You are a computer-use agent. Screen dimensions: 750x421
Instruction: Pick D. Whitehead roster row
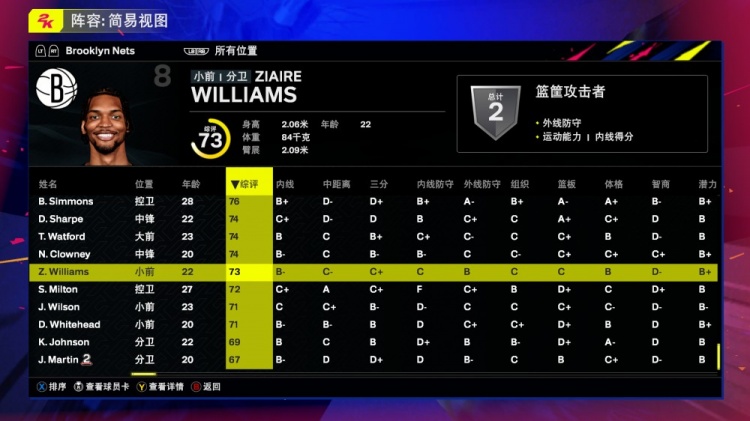(x=69, y=324)
